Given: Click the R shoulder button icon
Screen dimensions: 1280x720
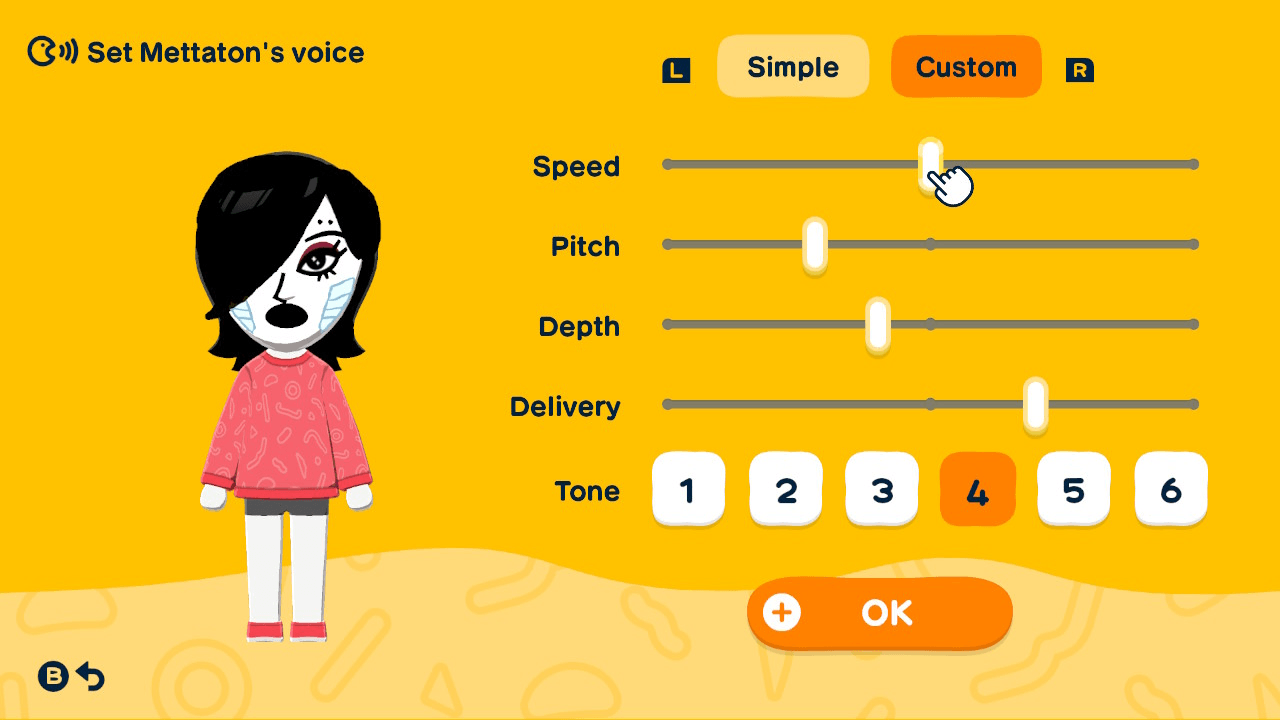Looking at the screenshot, I should 1079,70.
